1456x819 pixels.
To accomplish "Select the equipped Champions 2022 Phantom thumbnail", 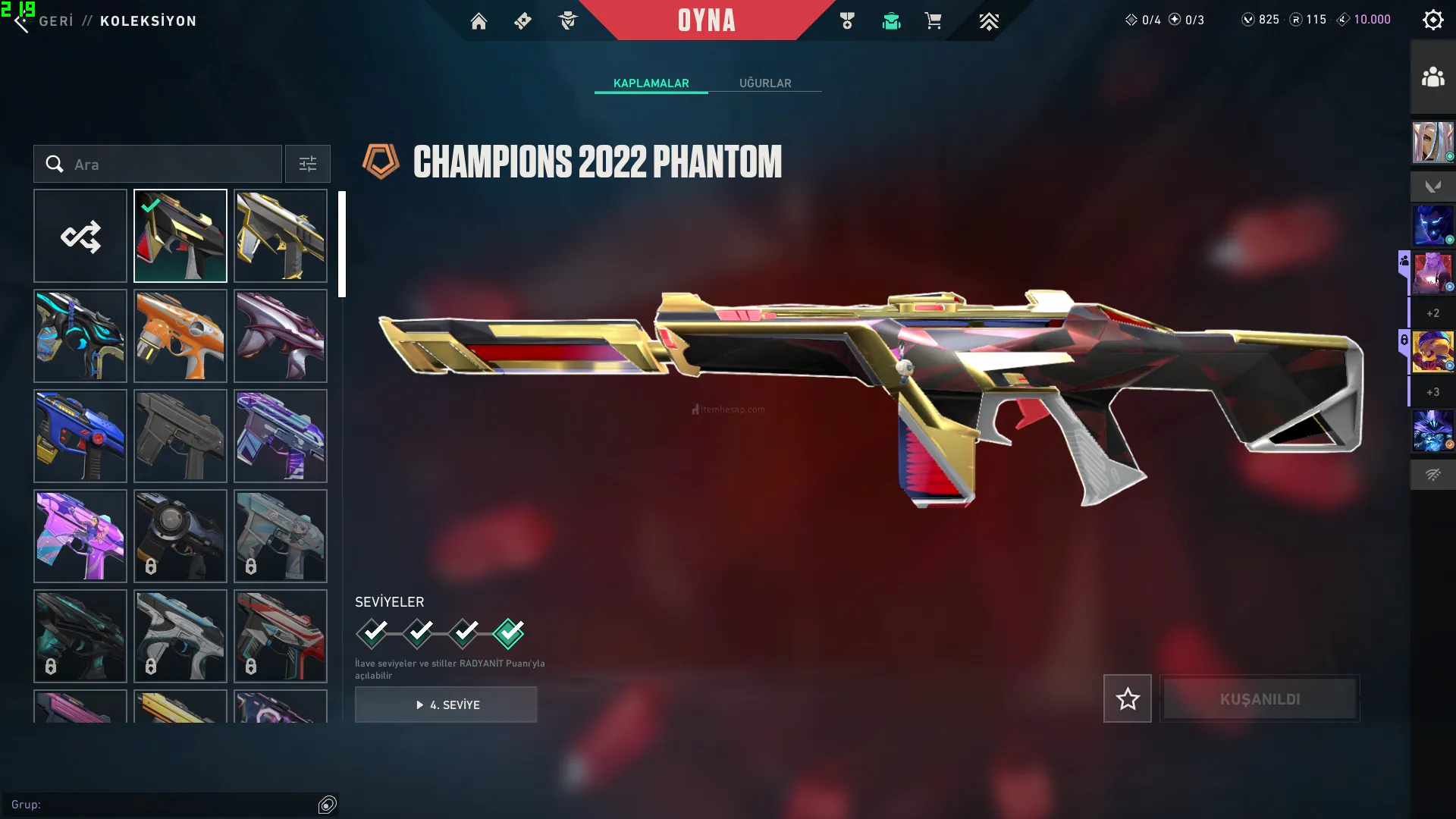I will tap(180, 236).
